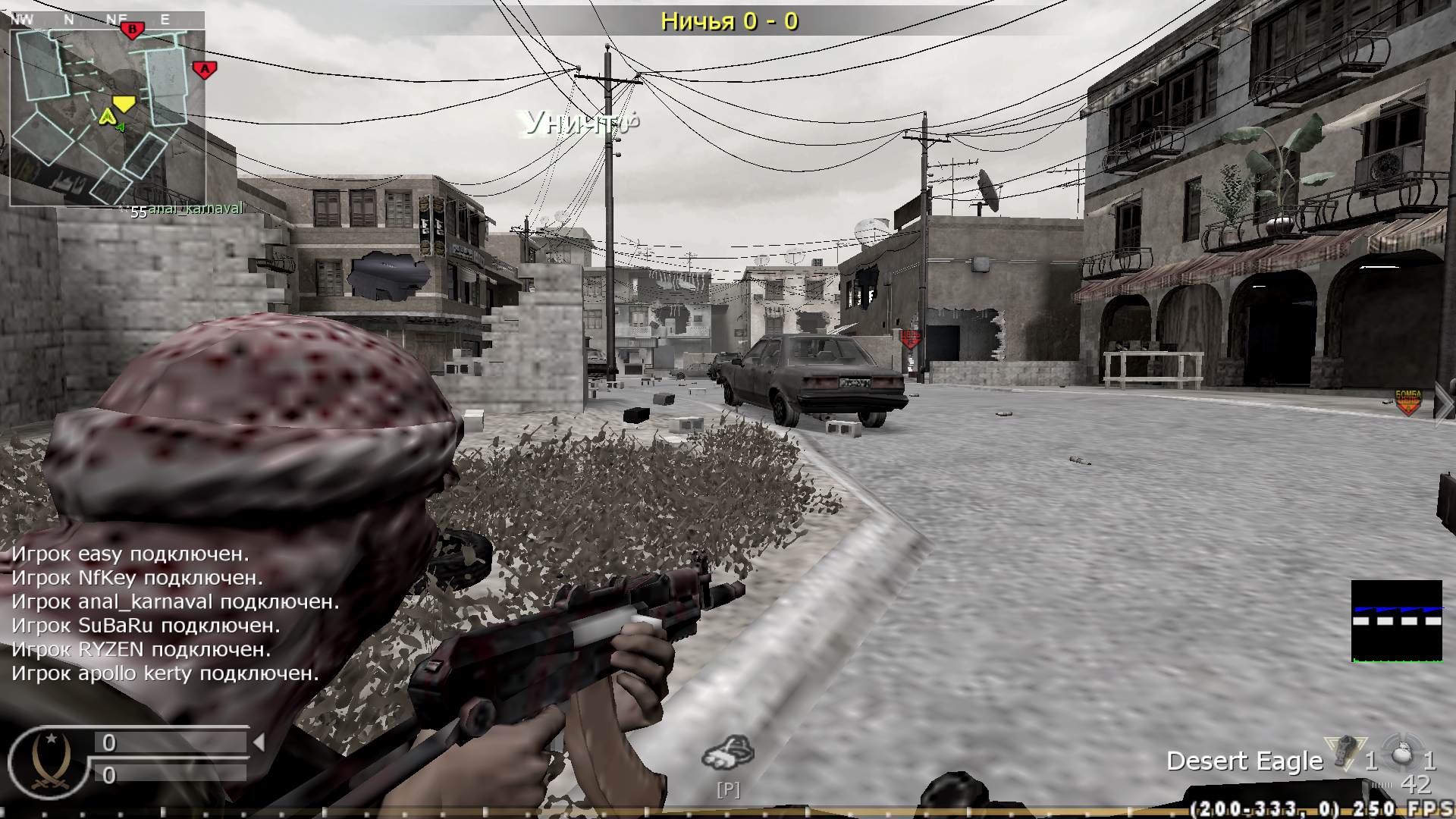
Task: Click the Игрок easy подключен chat line
Action: [x=129, y=554]
